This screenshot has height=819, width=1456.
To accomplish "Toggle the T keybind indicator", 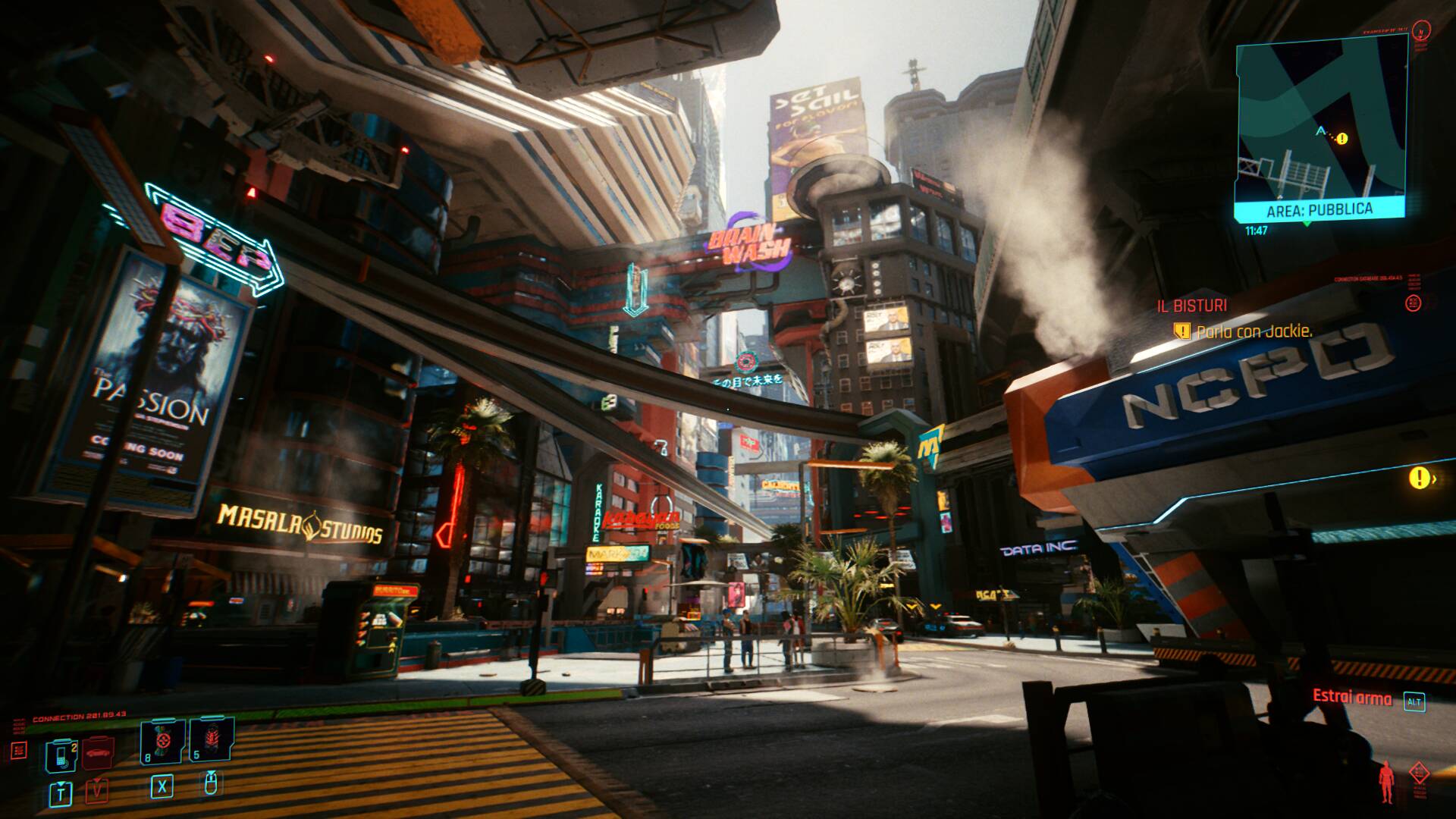I will point(61,794).
